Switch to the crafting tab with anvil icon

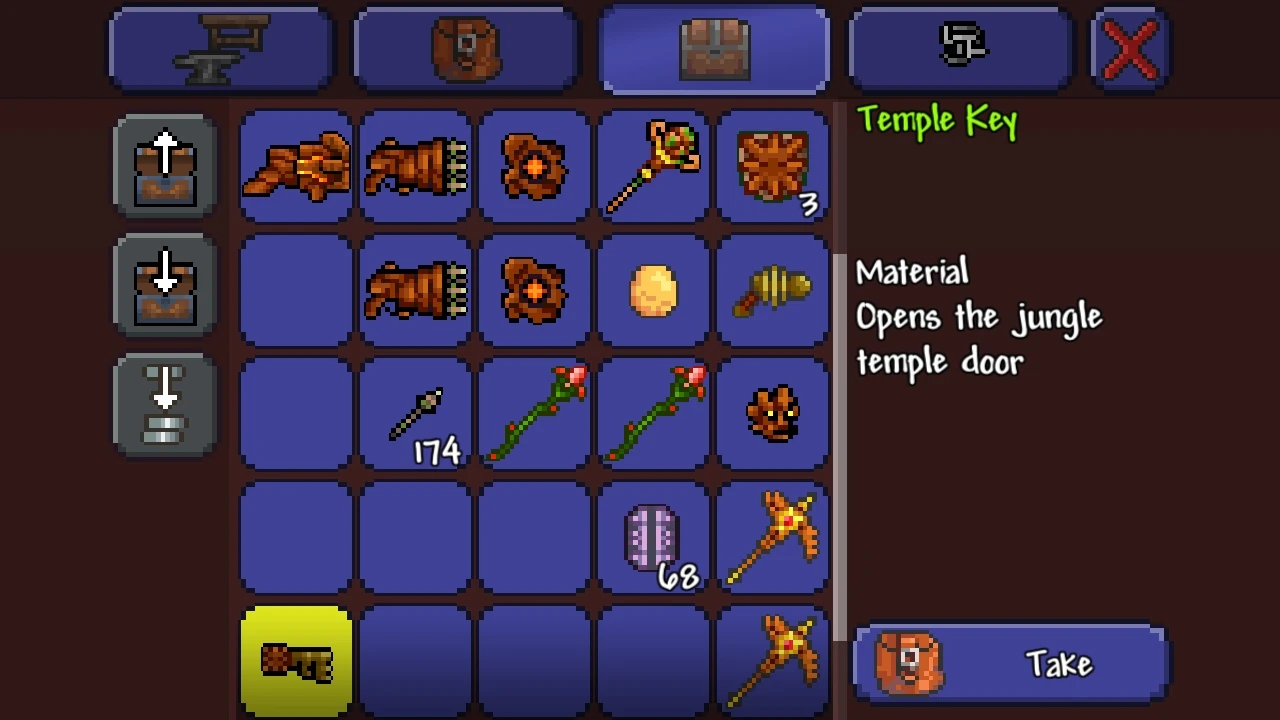[x=219, y=47]
